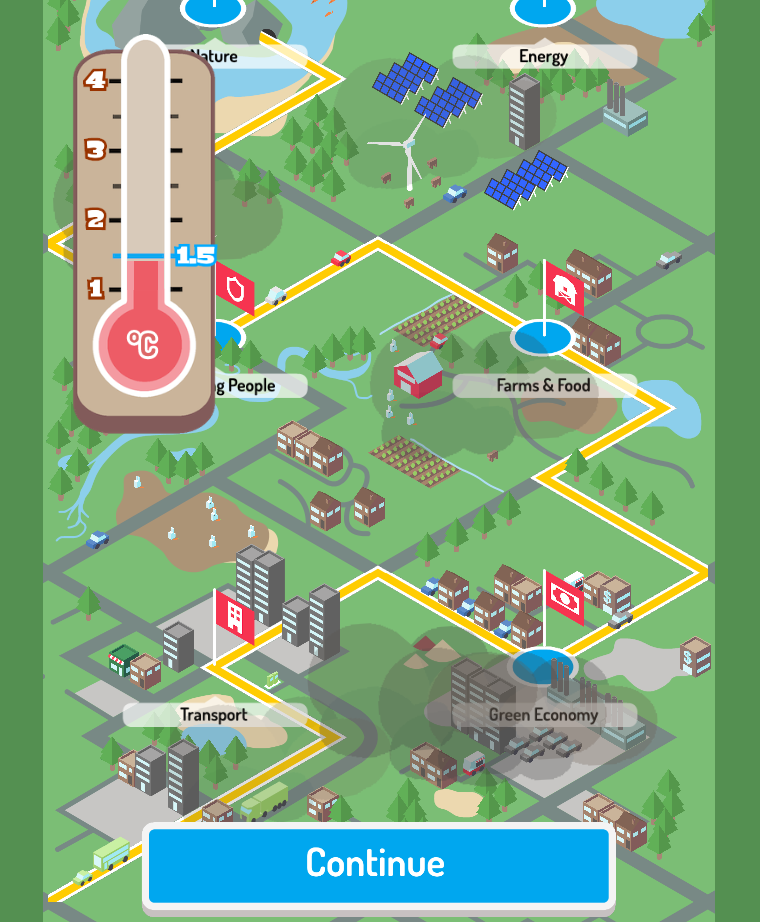Select the red money flag marker
The image size is (760, 922).
coord(565,600)
